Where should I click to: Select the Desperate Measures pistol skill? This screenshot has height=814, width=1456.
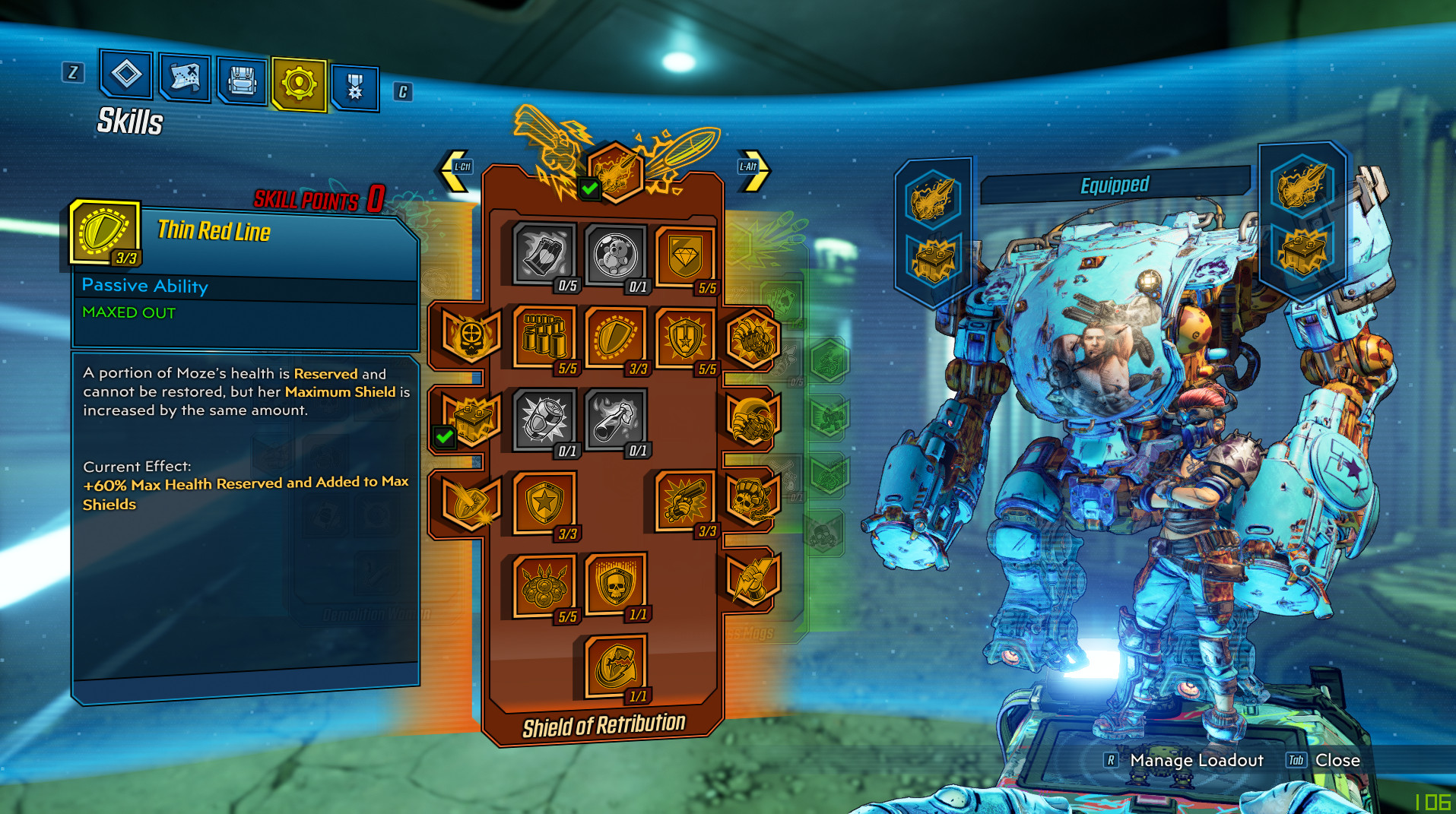pos(684,502)
